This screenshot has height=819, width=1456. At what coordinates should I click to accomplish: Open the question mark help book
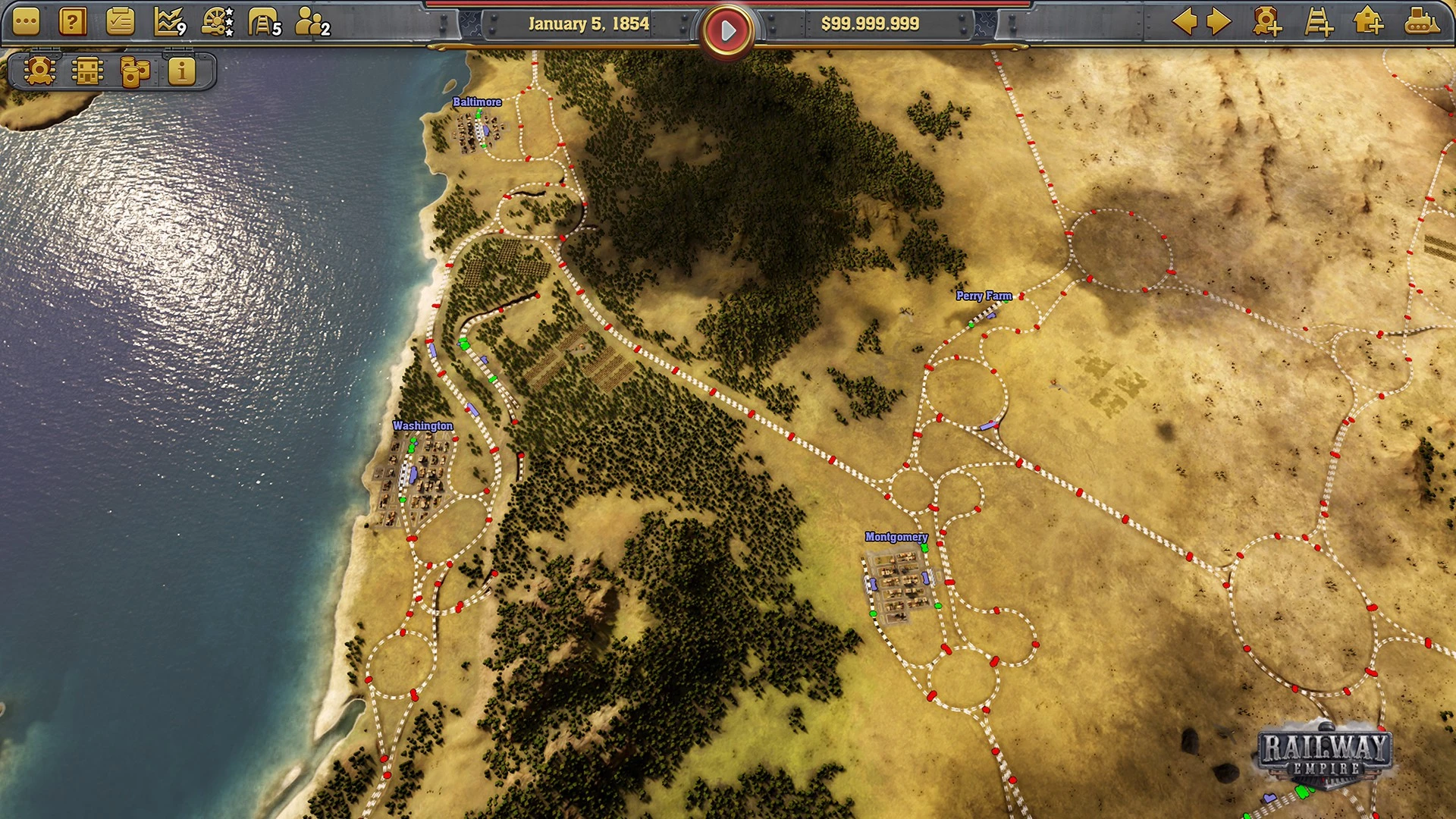(73, 23)
